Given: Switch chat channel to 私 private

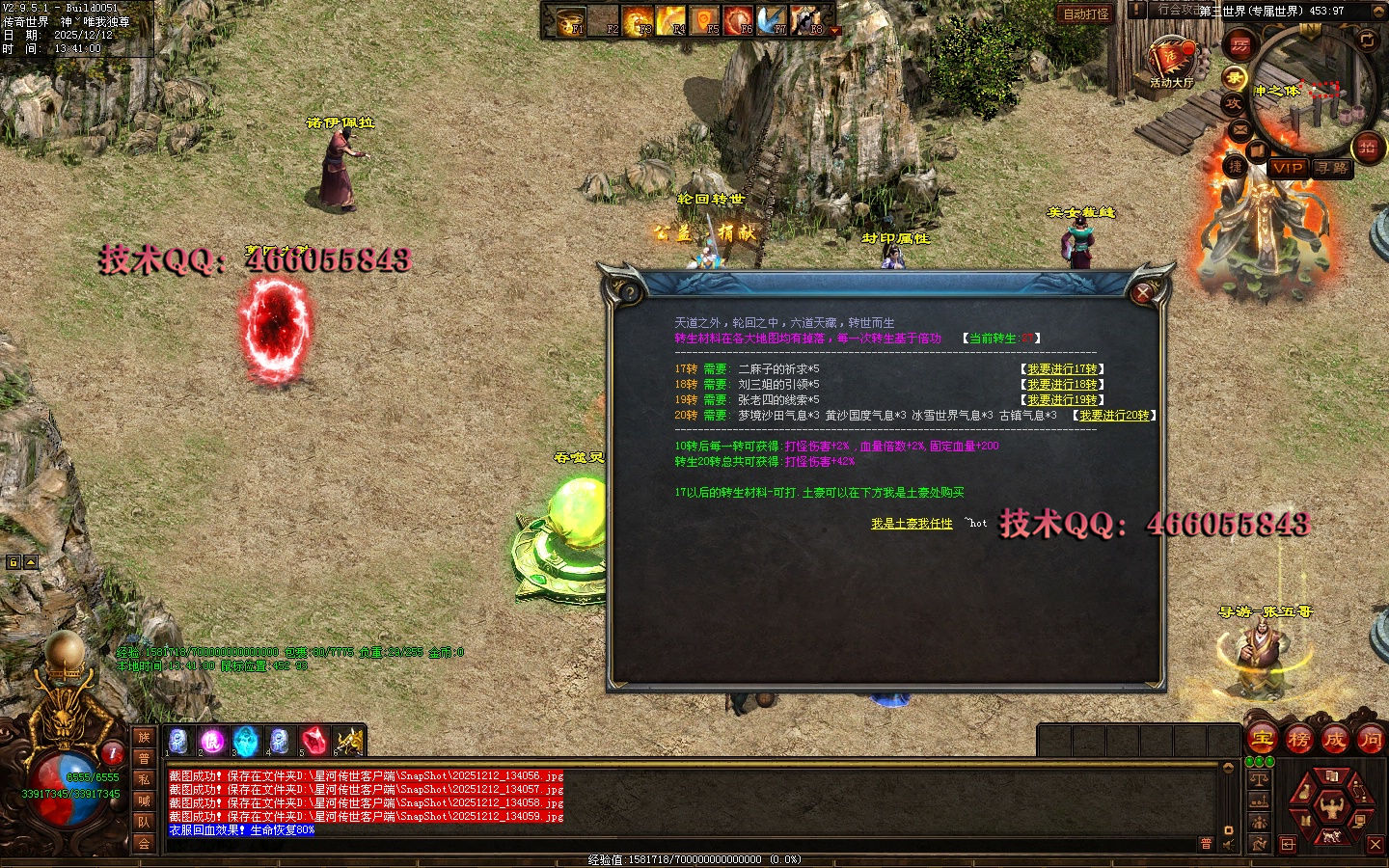Looking at the screenshot, I should coord(144,779).
